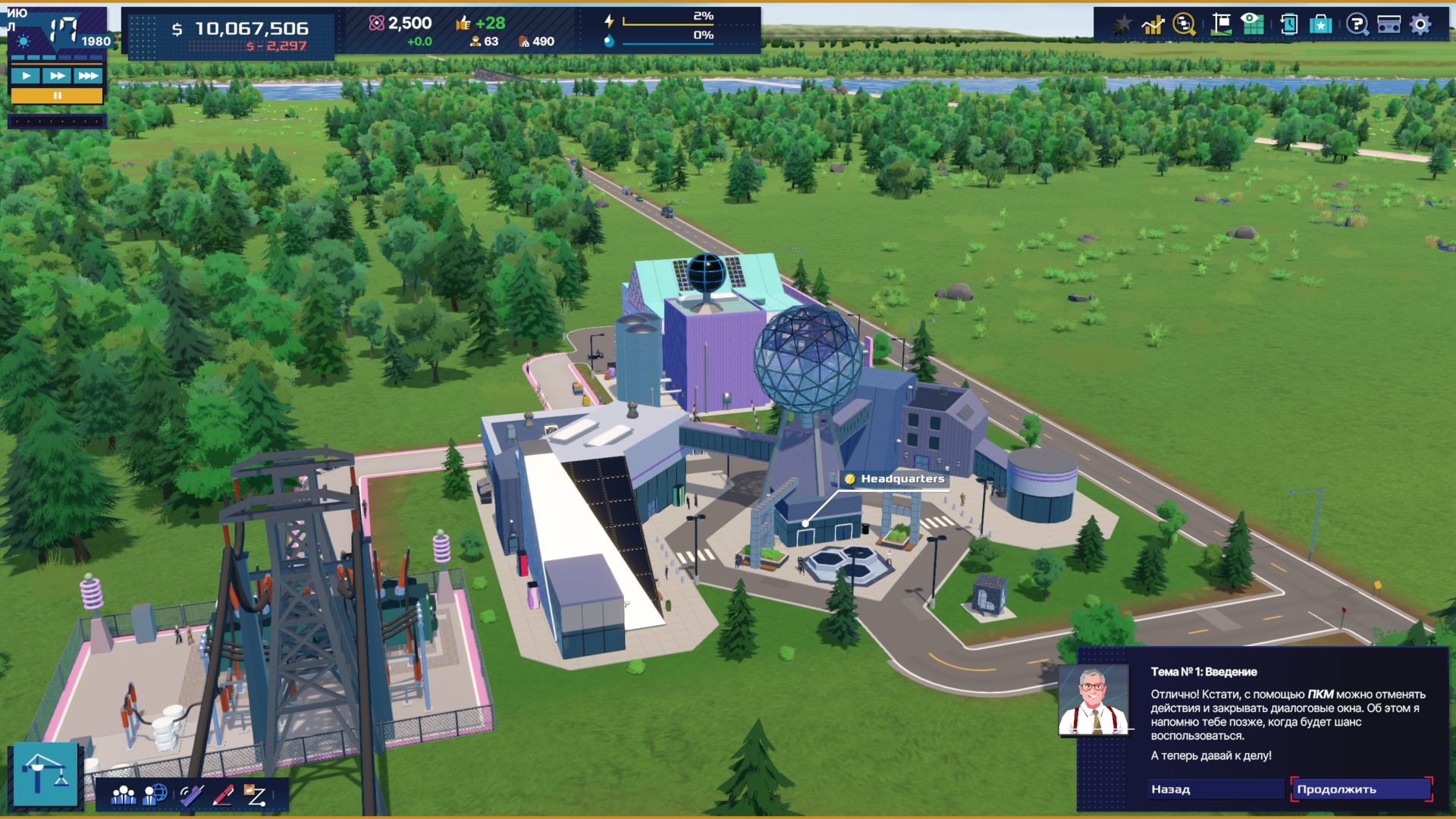Image resolution: width=1456 pixels, height=819 pixels.
Task: Open the construction crane build menu
Action: pyautogui.click(x=45, y=773)
